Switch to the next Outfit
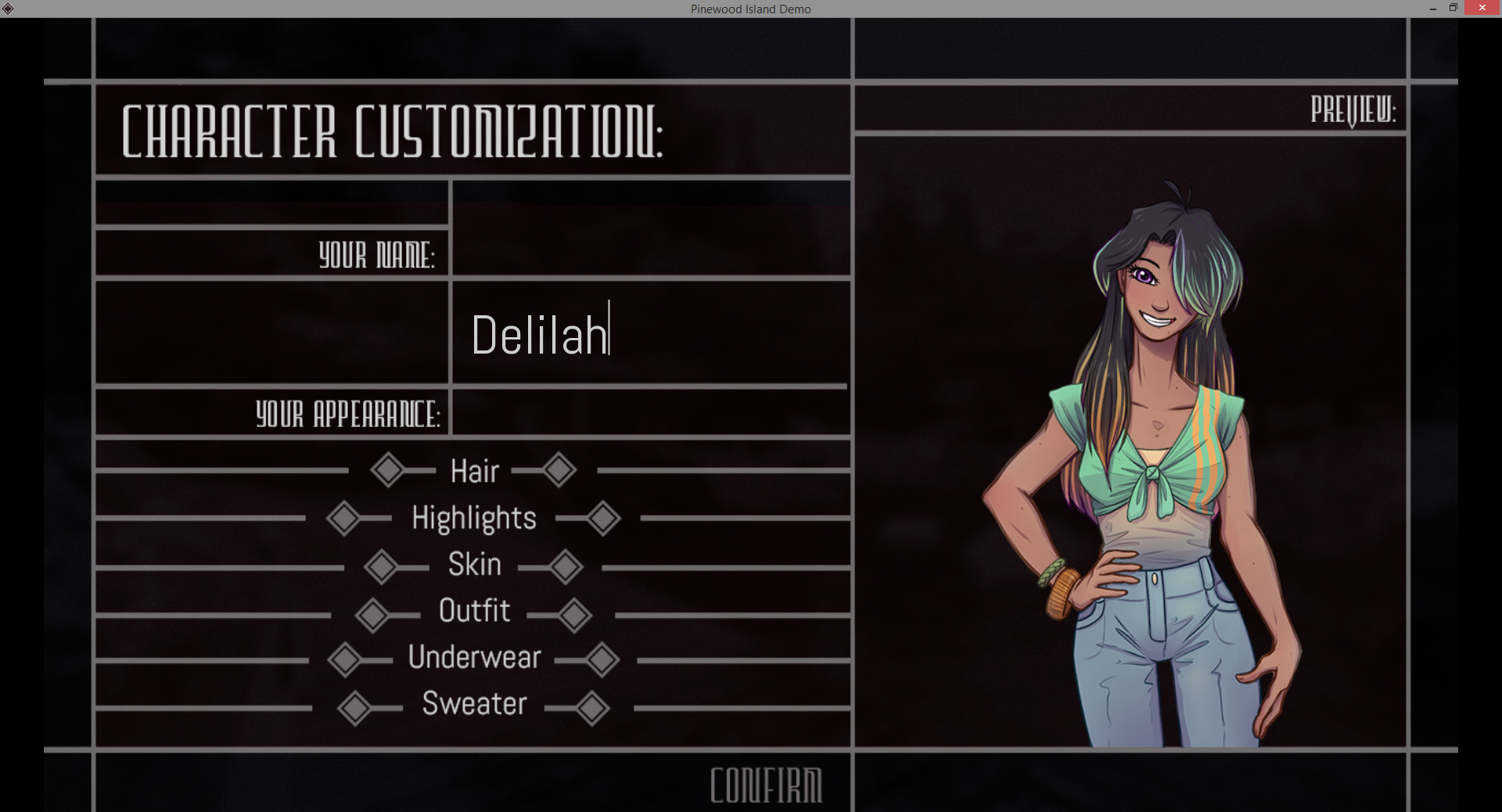Viewport: 1502px width, 812px height. coord(575,614)
